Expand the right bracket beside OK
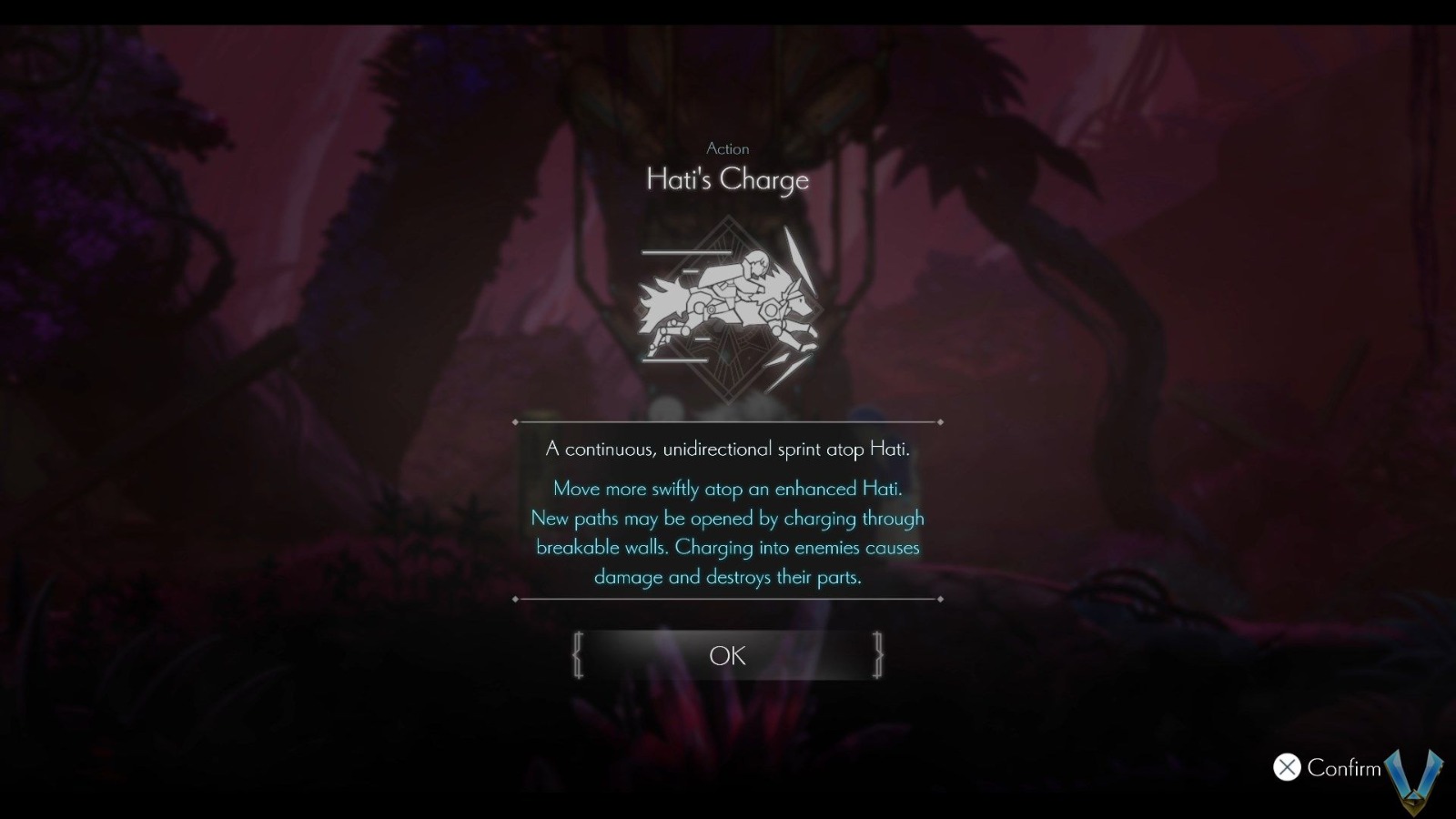This screenshot has width=1456, height=819. (878, 654)
